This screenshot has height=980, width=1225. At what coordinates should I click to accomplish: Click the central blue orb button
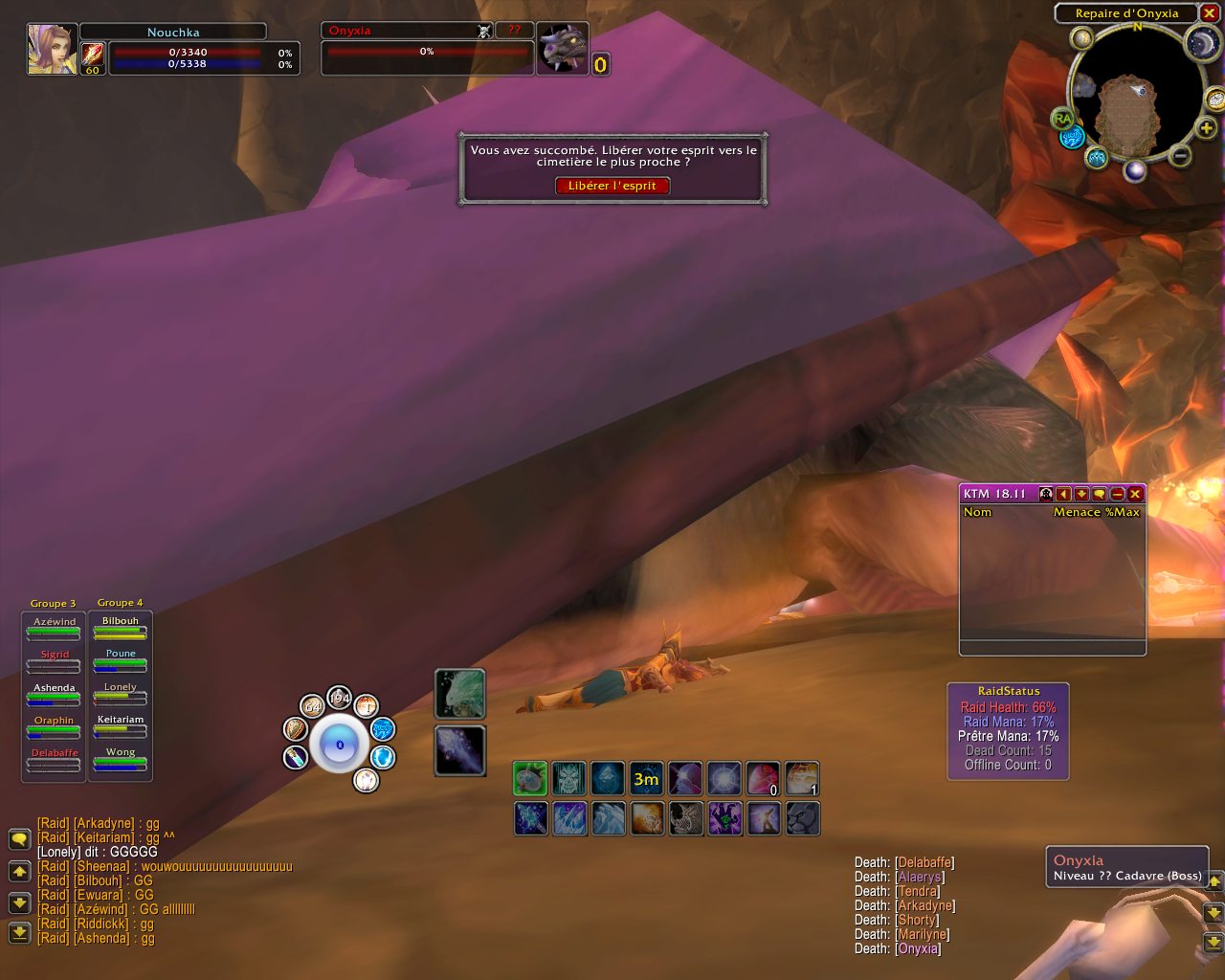[x=339, y=745]
